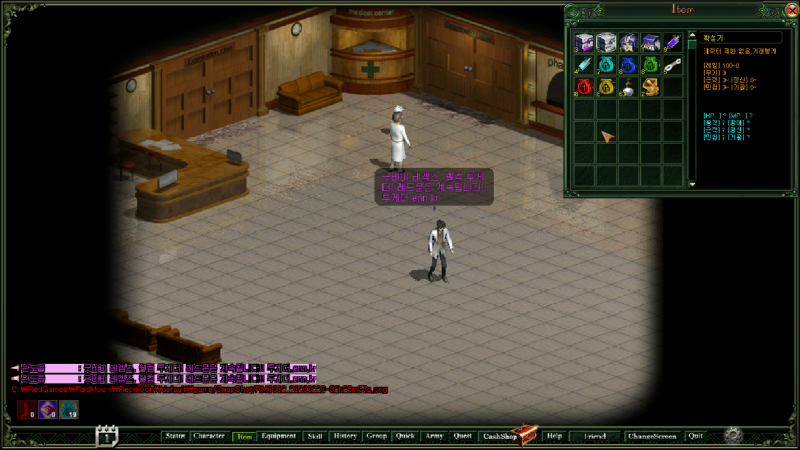This screenshot has height=450, width=800.
Task: Select the red pouch item
Action: [583, 87]
